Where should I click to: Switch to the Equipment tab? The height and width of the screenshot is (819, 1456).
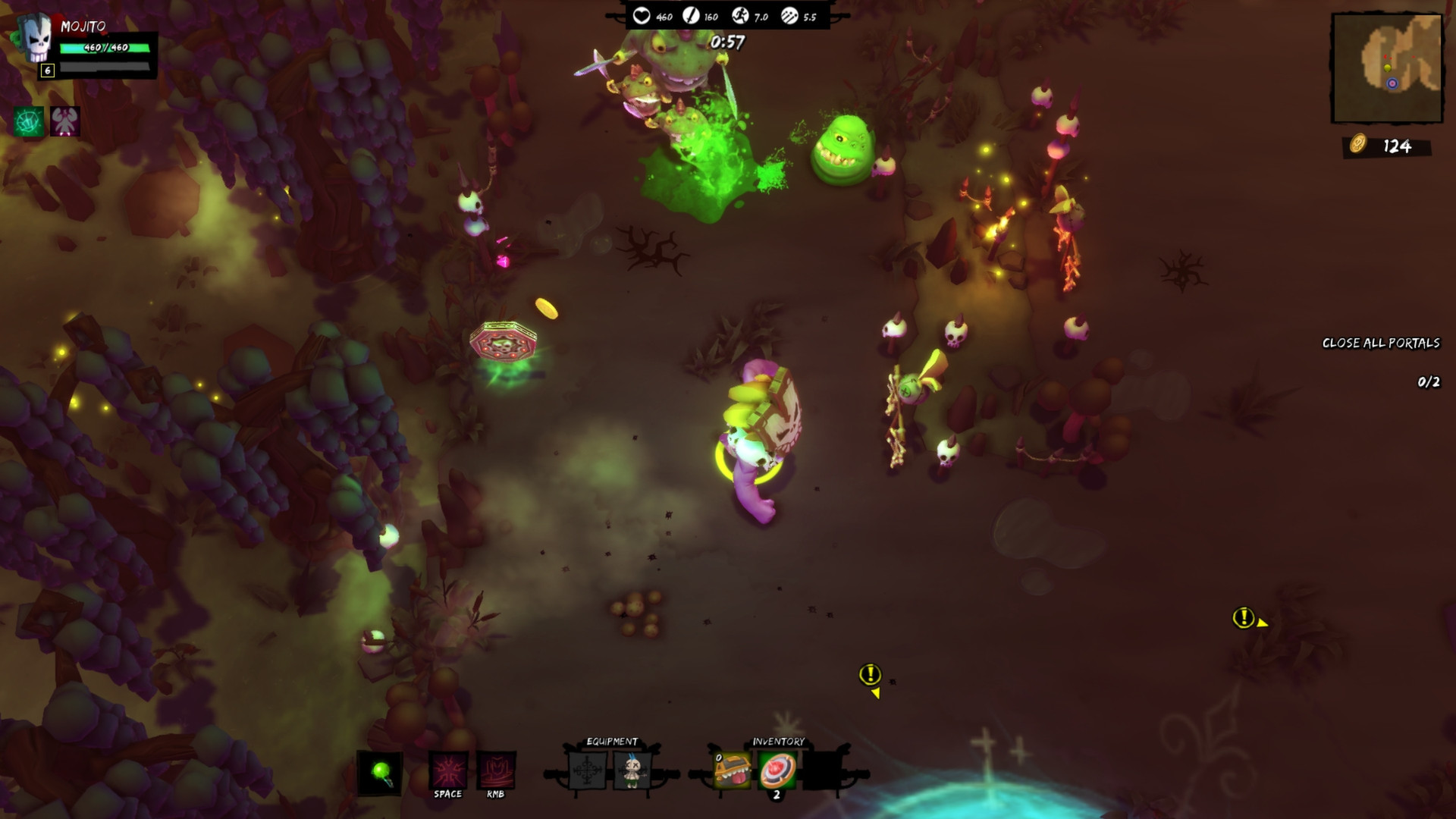pyautogui.click(x=611, y=741)
